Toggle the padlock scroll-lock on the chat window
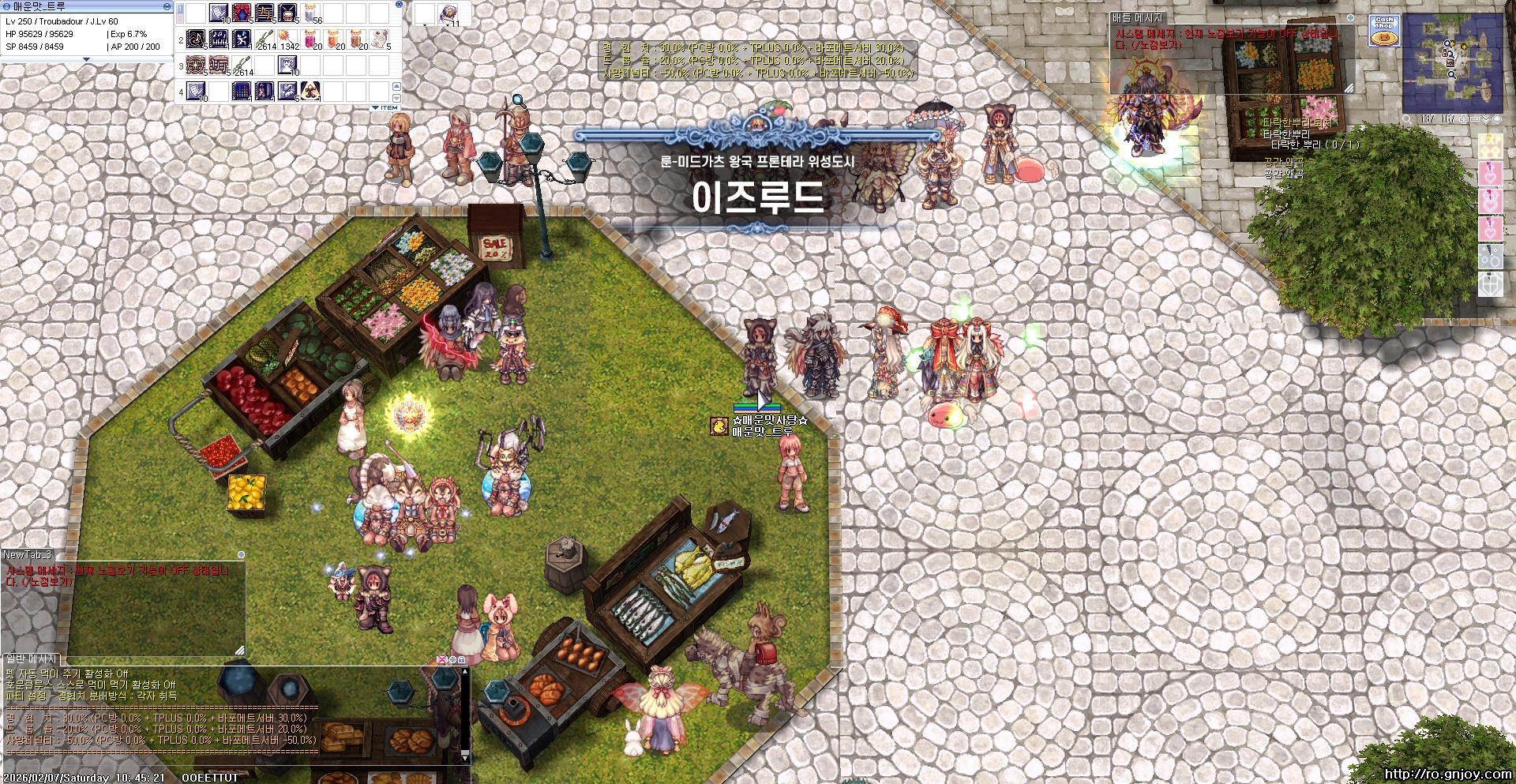1516x784 pixels. pos(461,660)
